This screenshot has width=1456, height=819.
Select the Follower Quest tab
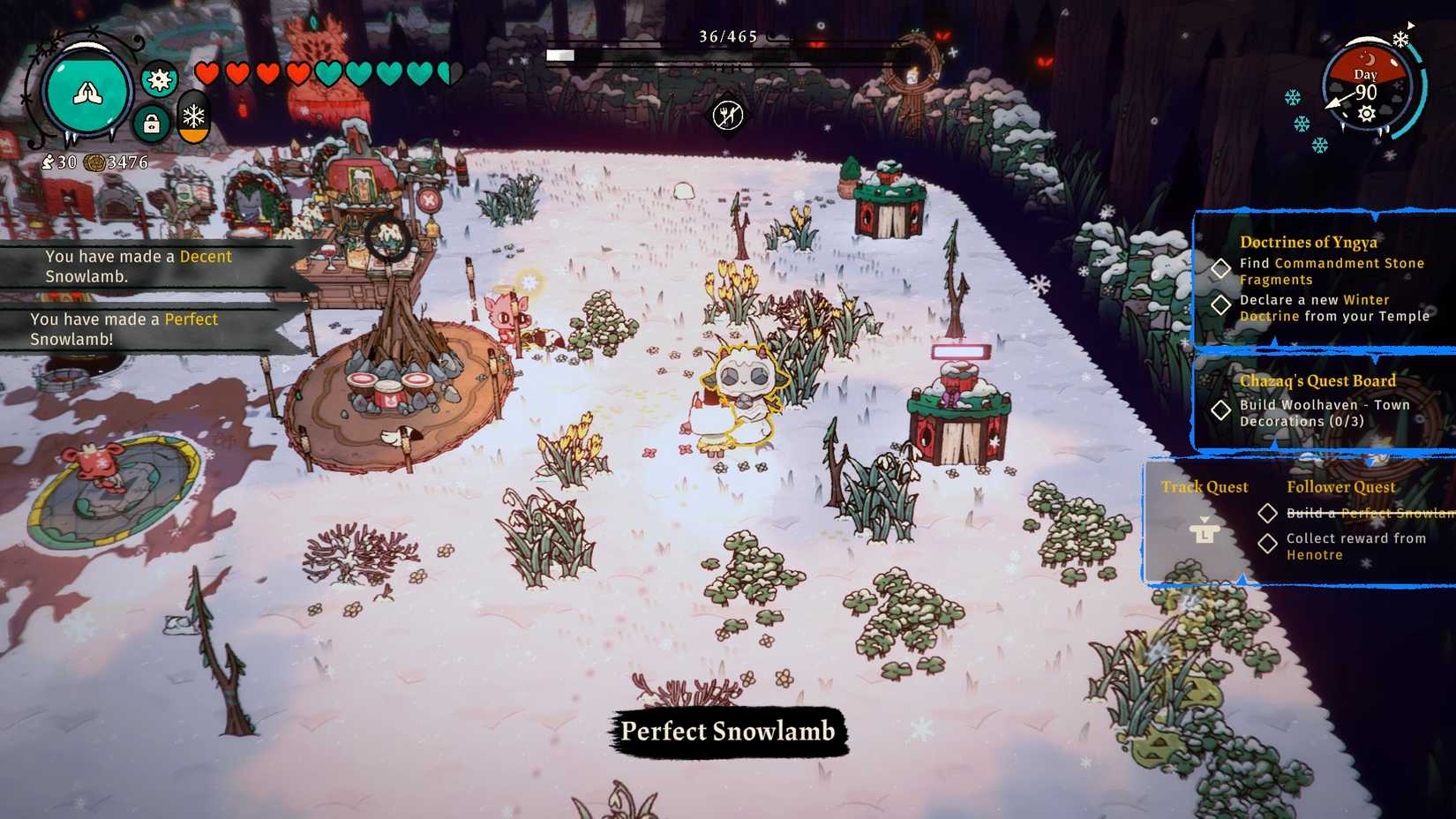pos(1342,486)
